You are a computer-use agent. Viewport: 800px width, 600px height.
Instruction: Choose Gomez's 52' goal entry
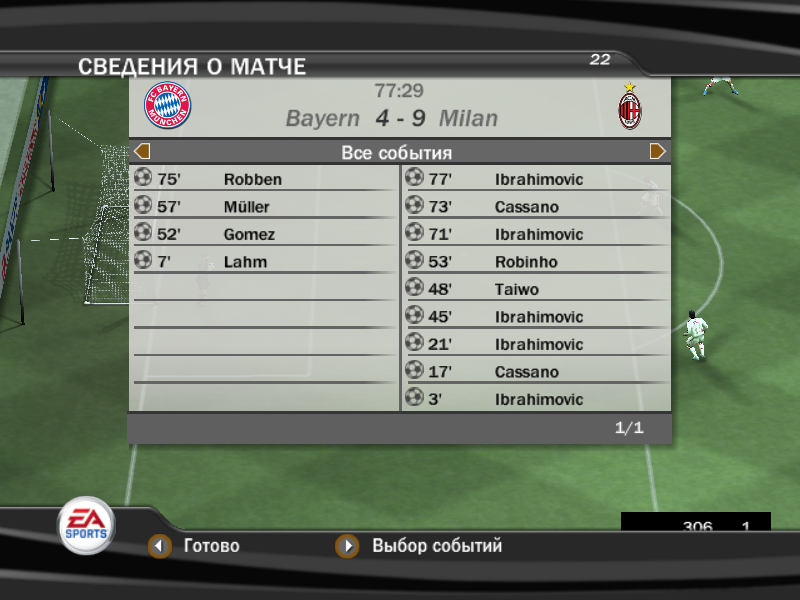point(264,234)
